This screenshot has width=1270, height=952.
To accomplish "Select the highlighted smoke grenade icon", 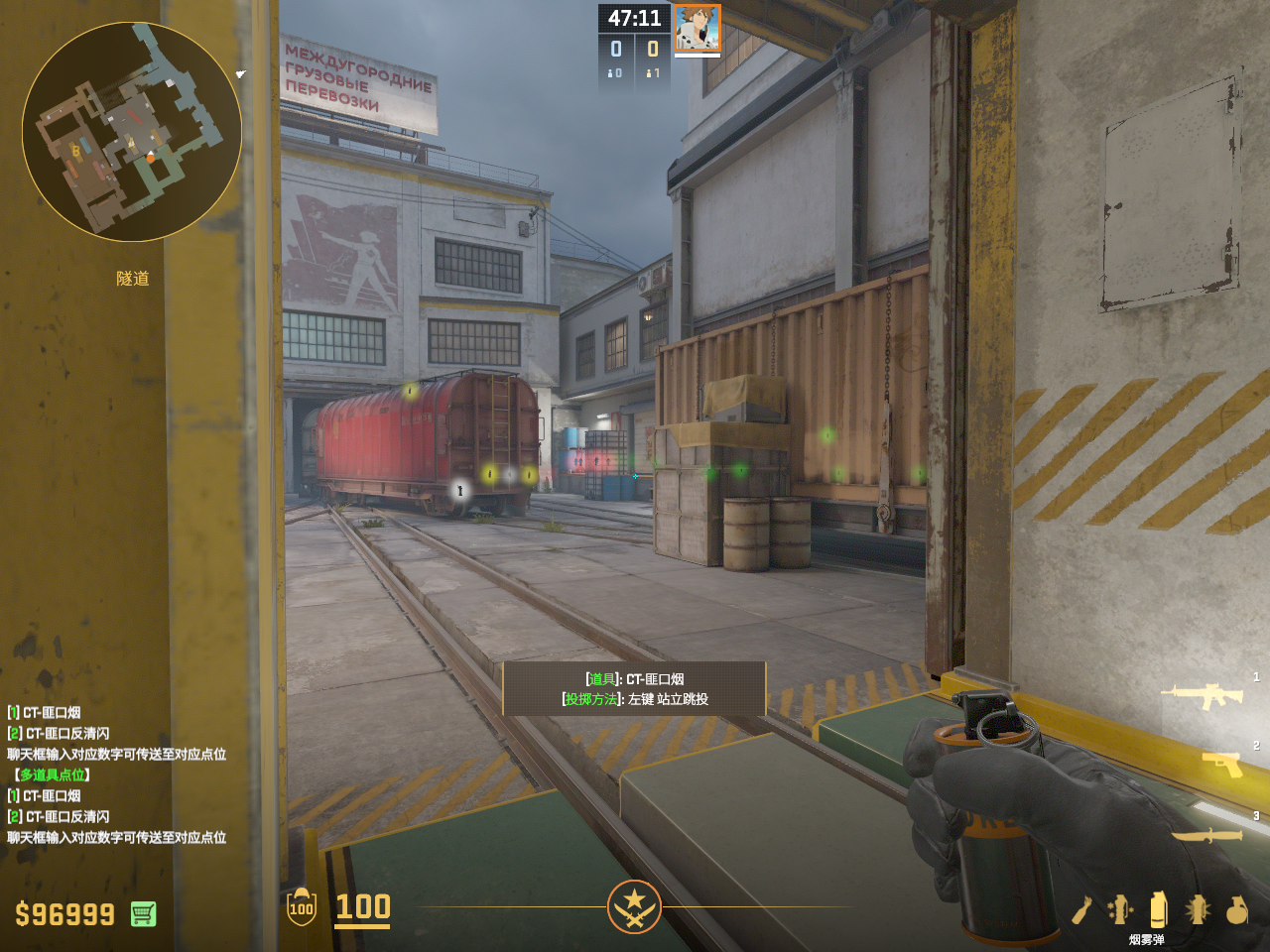I will click(1158, 909).
